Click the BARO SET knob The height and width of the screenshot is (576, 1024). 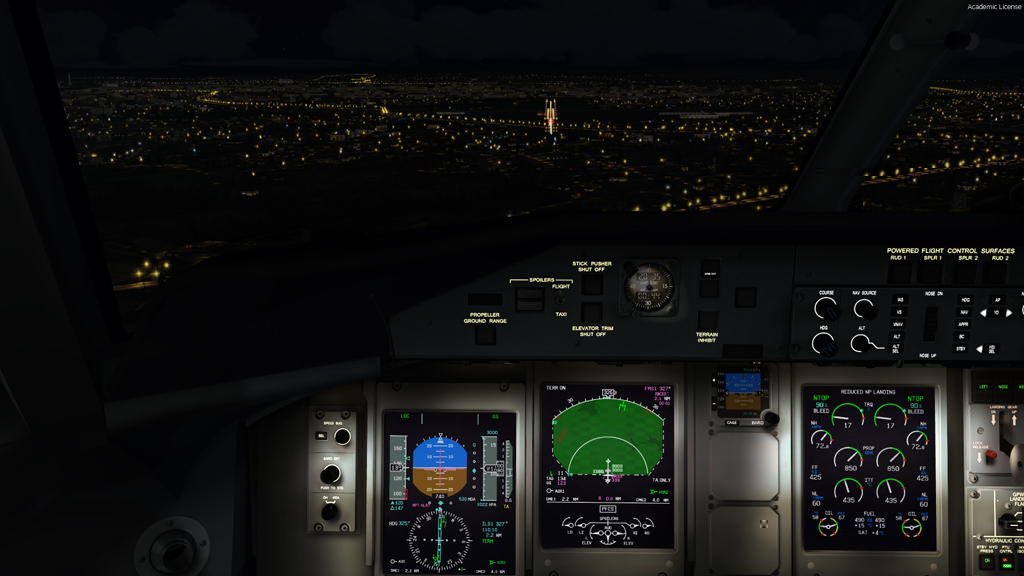pos(330,474)
